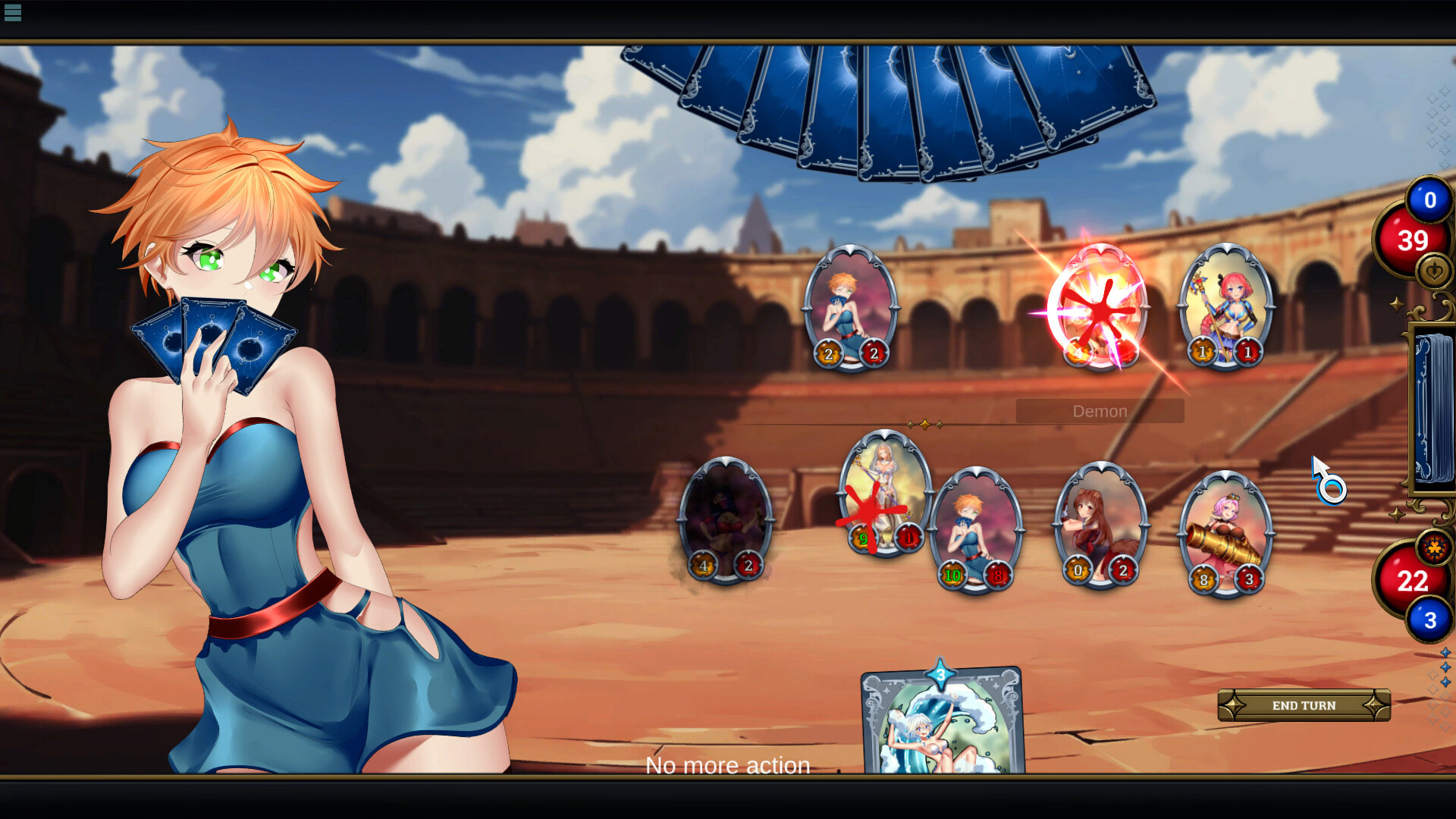The image size is (1456, 819).
Task: Click the No more action message
Action: point(727,765)
